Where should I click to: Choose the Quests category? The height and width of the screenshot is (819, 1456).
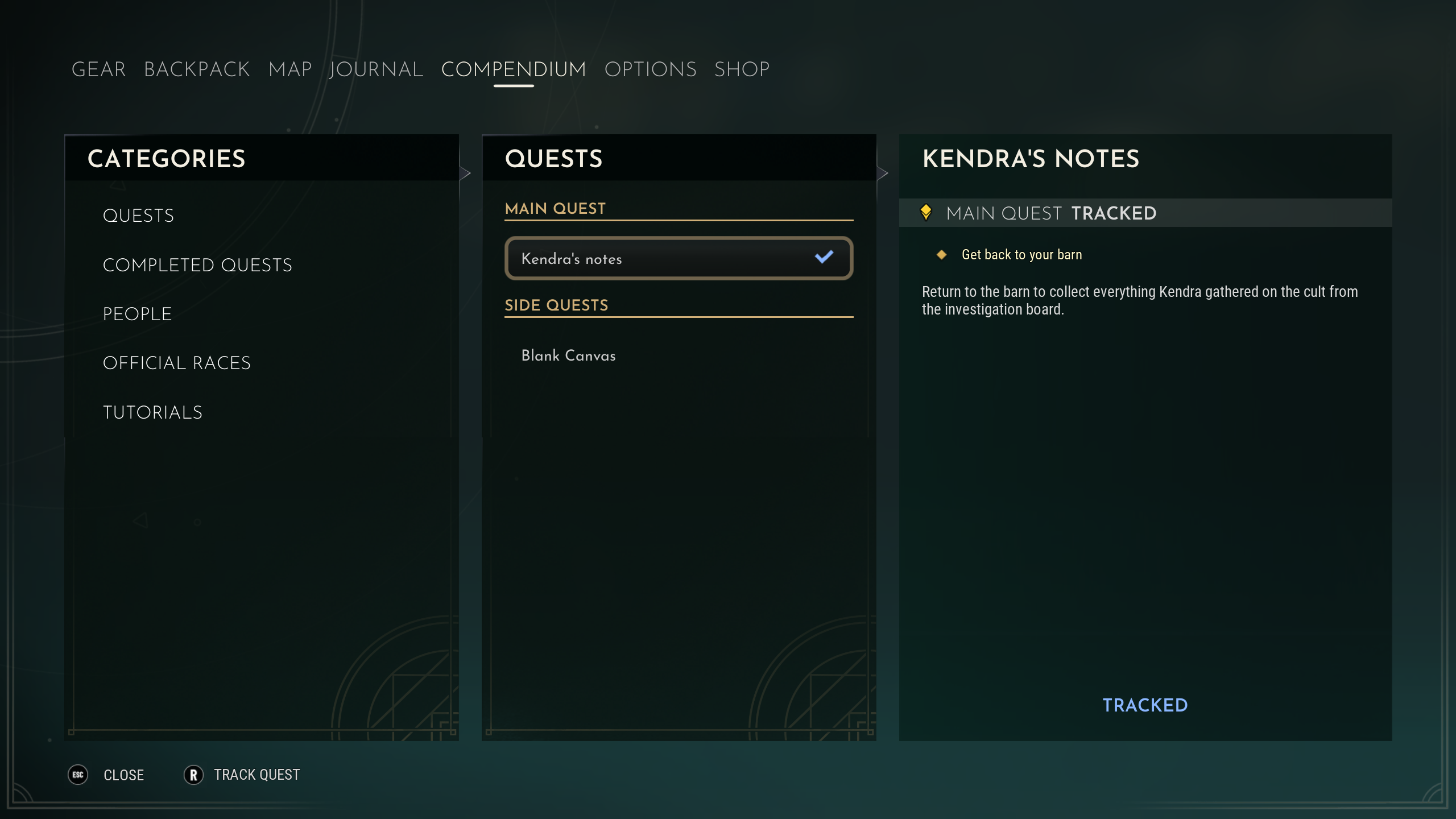(x=138, y=216)
